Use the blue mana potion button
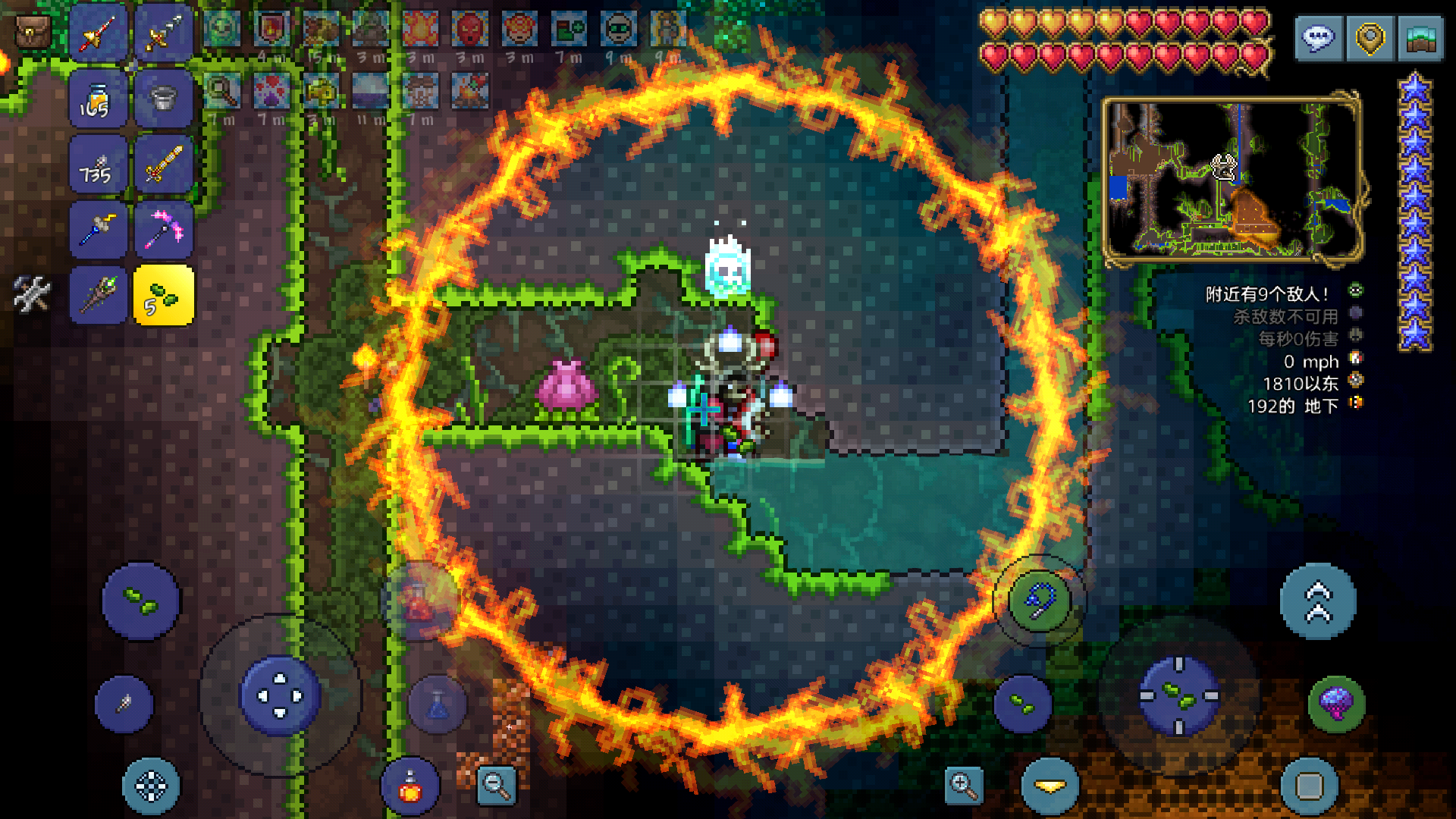Screen dimensions: 1456x819 tap(438, 704)
